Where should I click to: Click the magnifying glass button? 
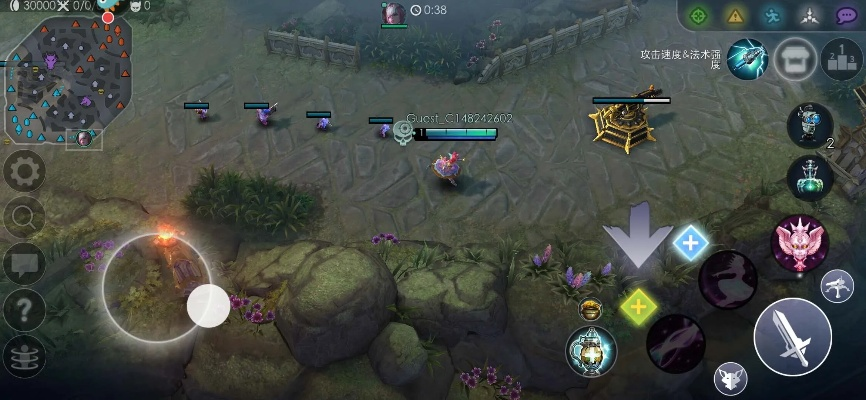point(24,216)
